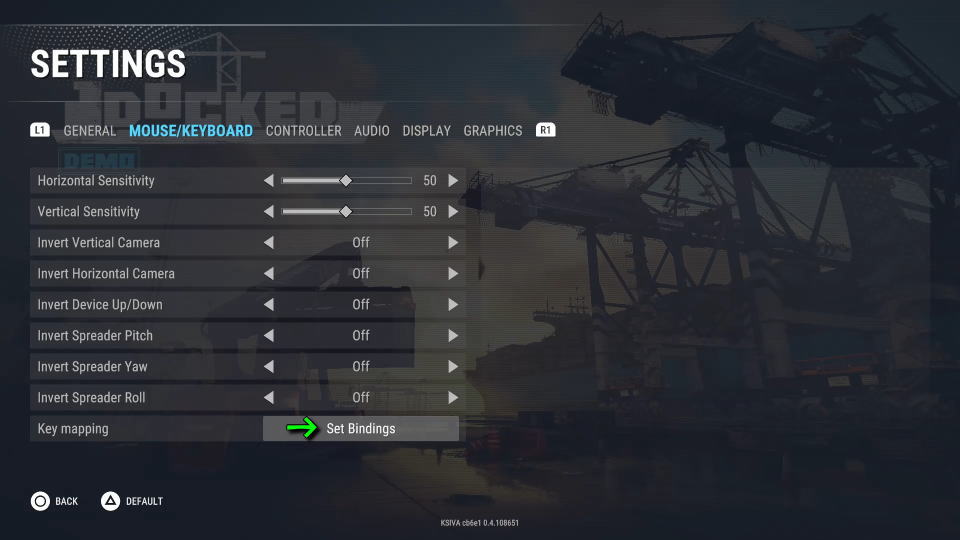Viewport: 960px width, 540px height.
Task: Increase Horizontal Sensitivity with right arrow
Action: pos(453,181)
